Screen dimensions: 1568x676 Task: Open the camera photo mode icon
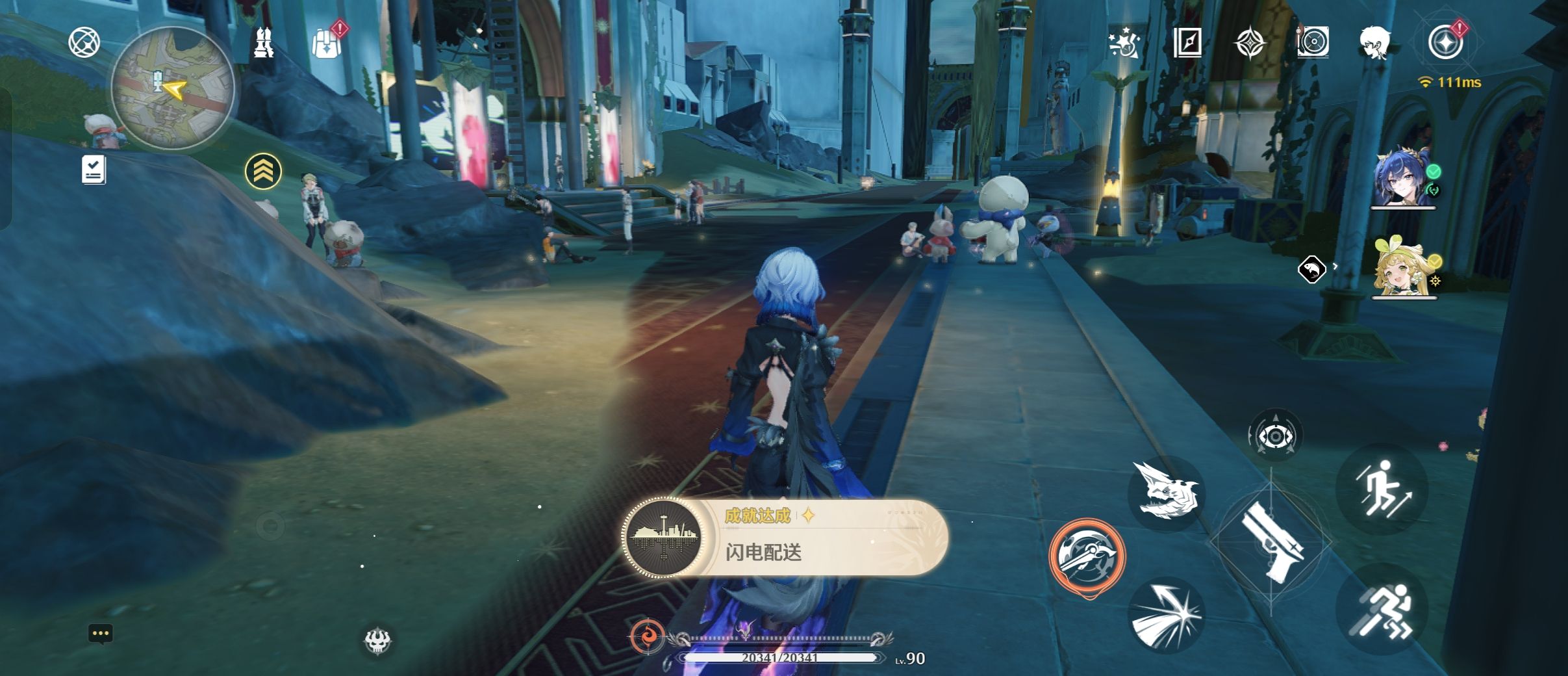pos(1312,43)
